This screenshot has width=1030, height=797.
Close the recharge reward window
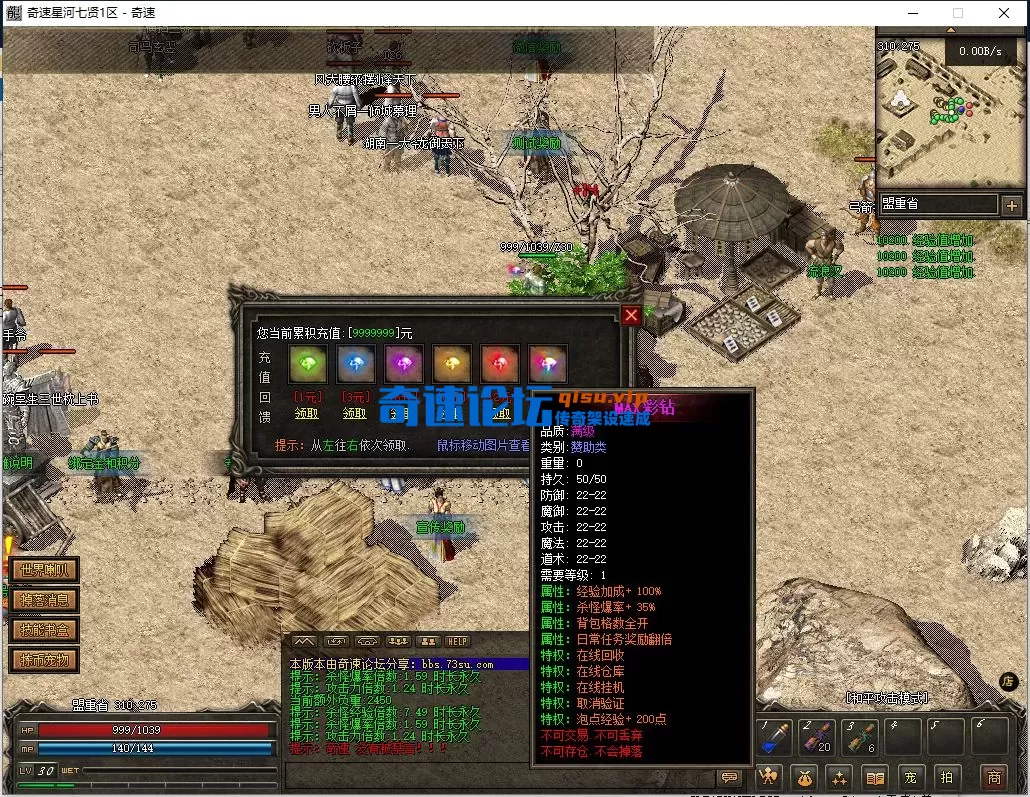click(631, 315)
